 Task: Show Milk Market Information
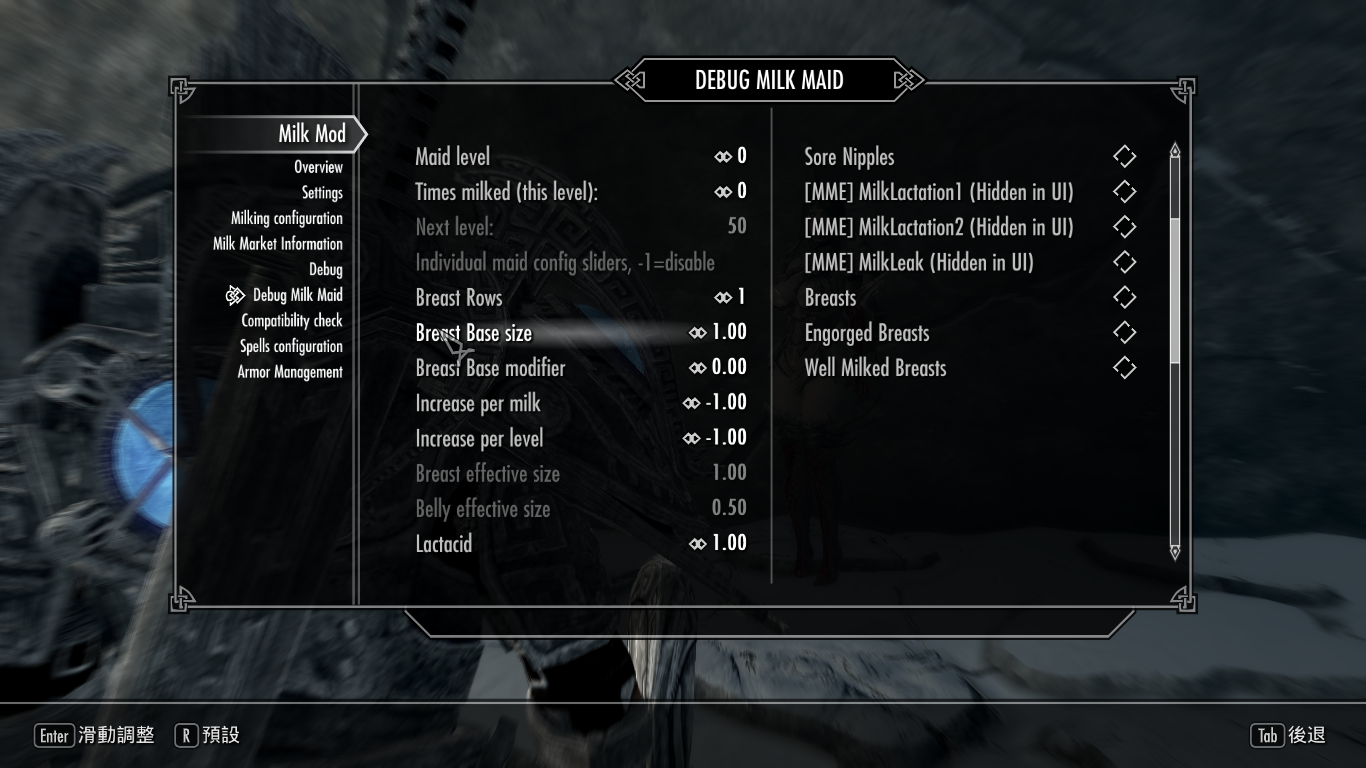(x=277, y=244)
